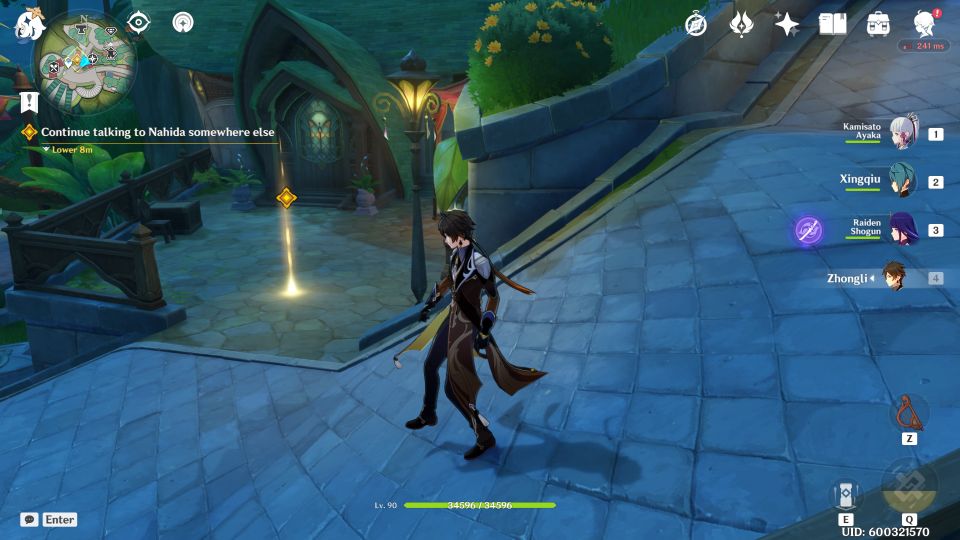Open the flame-shaped icon in the top bar
Image resolution: width=960 pixels, height=540 pixels.
click(741, 24)
